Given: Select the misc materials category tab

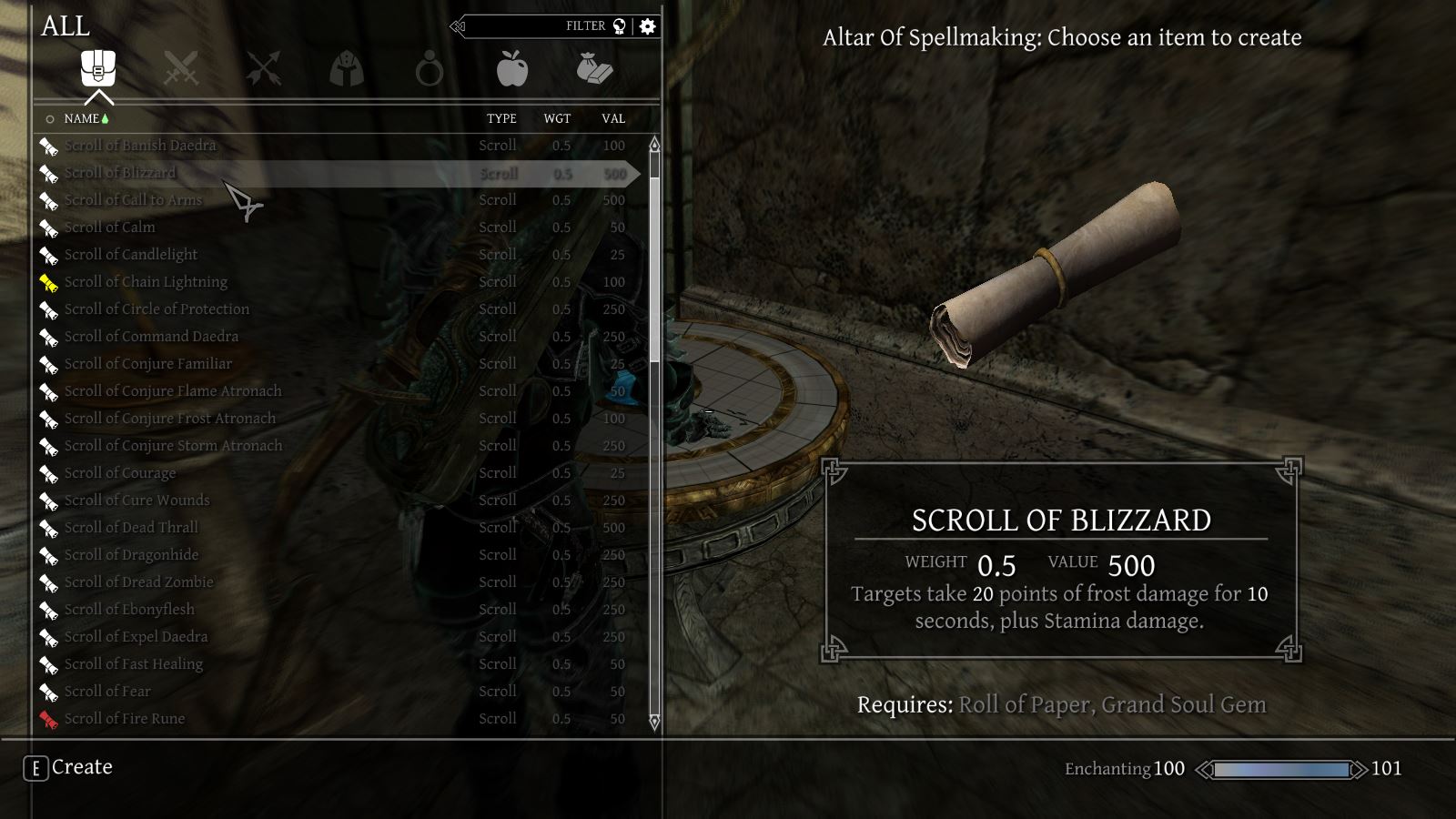Looking at the screenshot, I should point(594,68).
